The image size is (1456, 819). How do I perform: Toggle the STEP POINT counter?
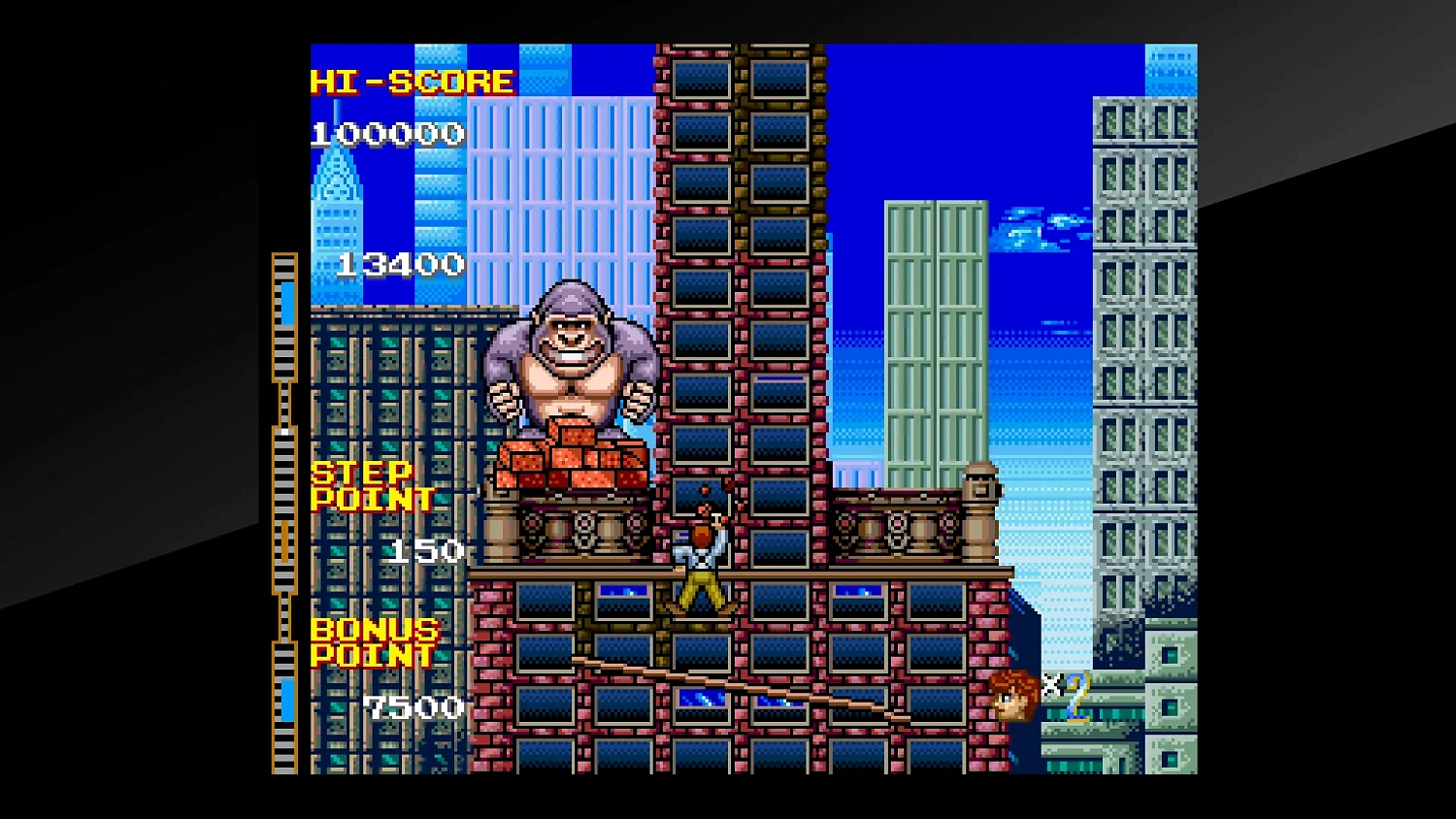pos(427,550)
